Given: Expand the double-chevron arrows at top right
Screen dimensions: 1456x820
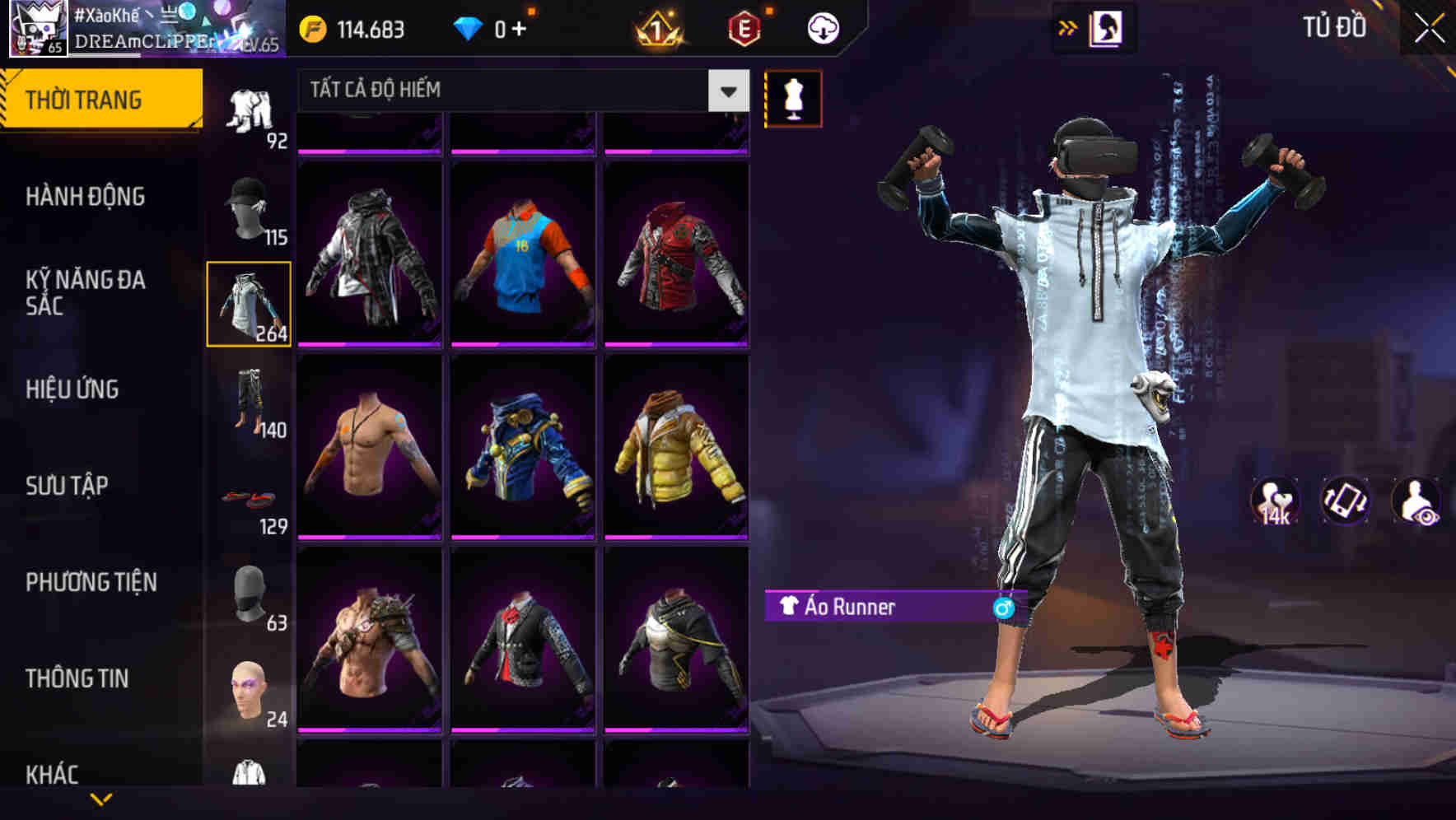Looking at the screenshot, I should (x=1067, y=27).
